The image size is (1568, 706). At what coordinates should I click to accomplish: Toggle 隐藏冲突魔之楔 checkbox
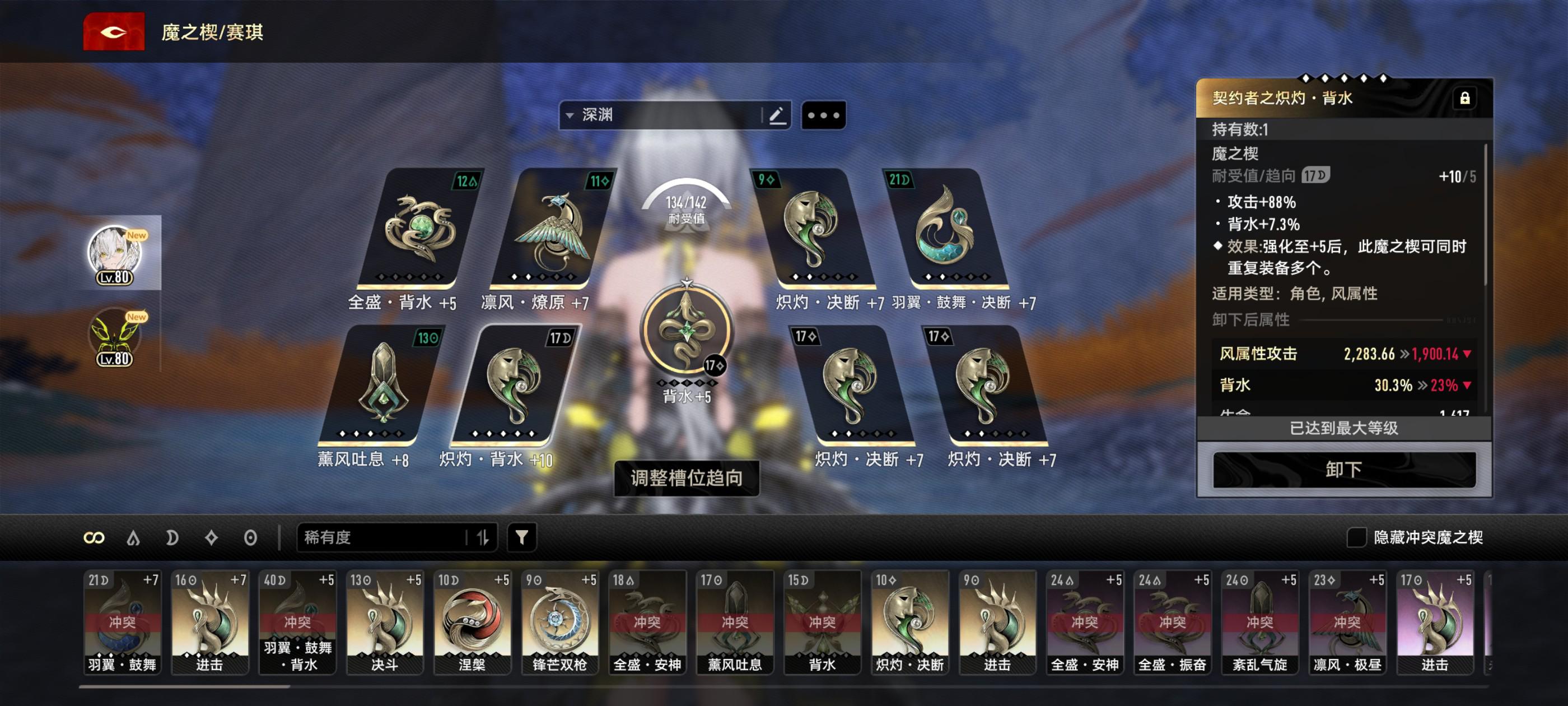[1356, 537]
